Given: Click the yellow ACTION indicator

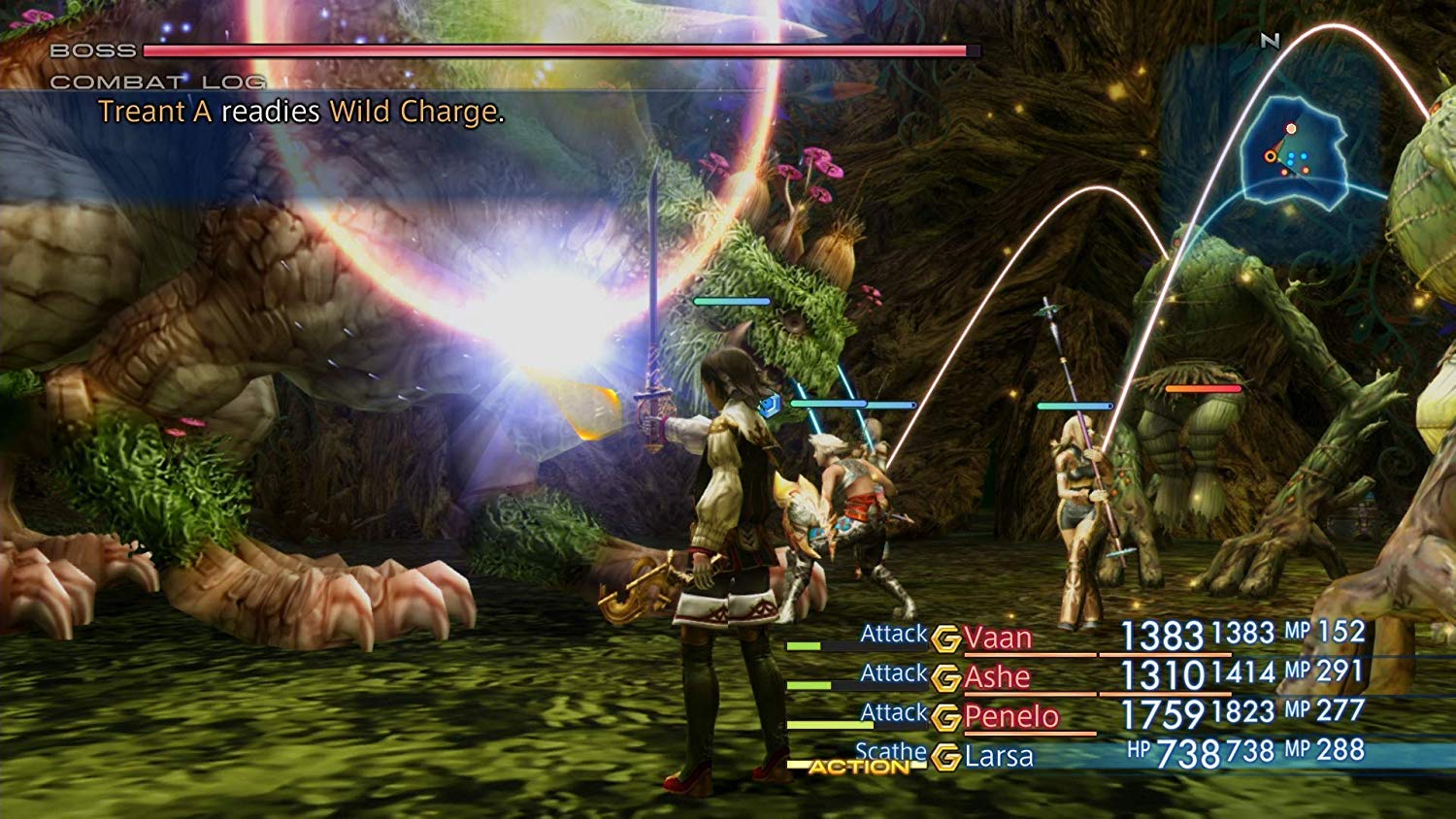Looking at the screenshot, I should pos(859,767).
